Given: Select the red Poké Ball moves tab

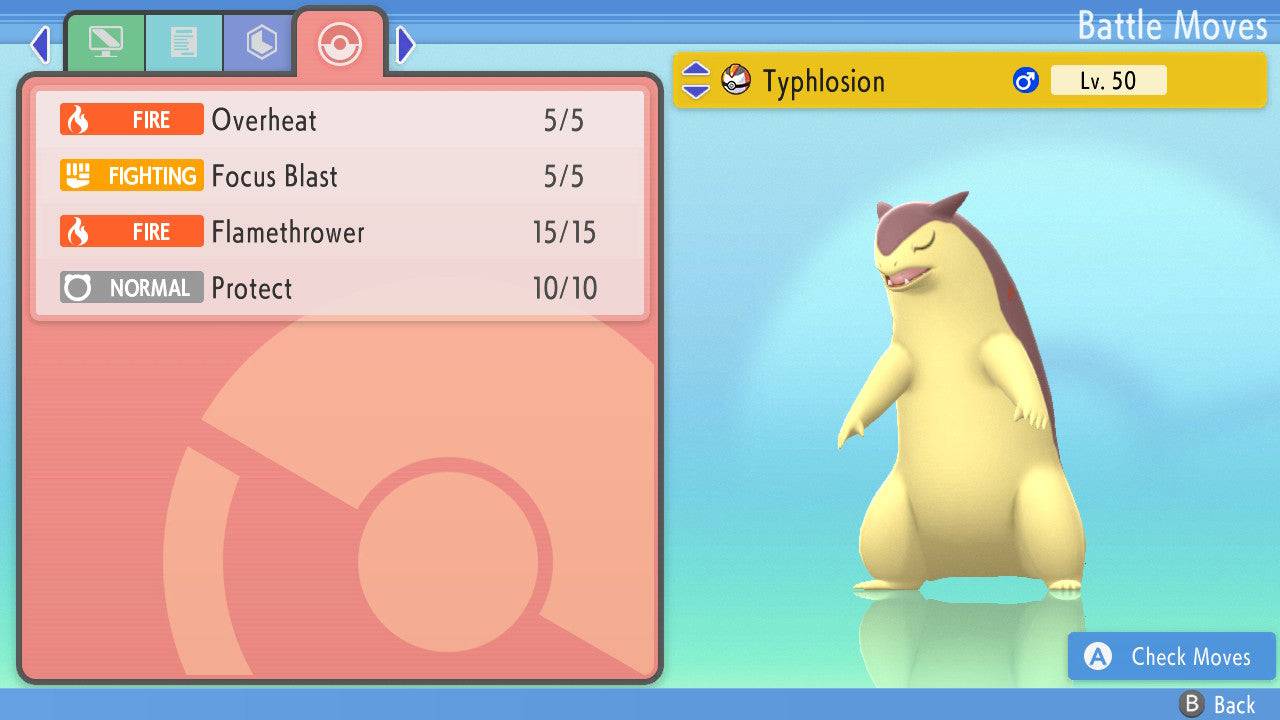Looking at the screenshot, I should 339,43.
